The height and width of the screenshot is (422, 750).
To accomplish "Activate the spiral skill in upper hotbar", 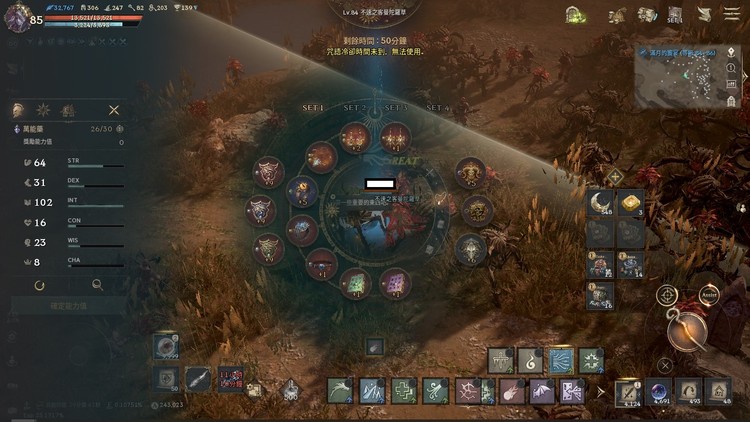I will coord(529,360).
